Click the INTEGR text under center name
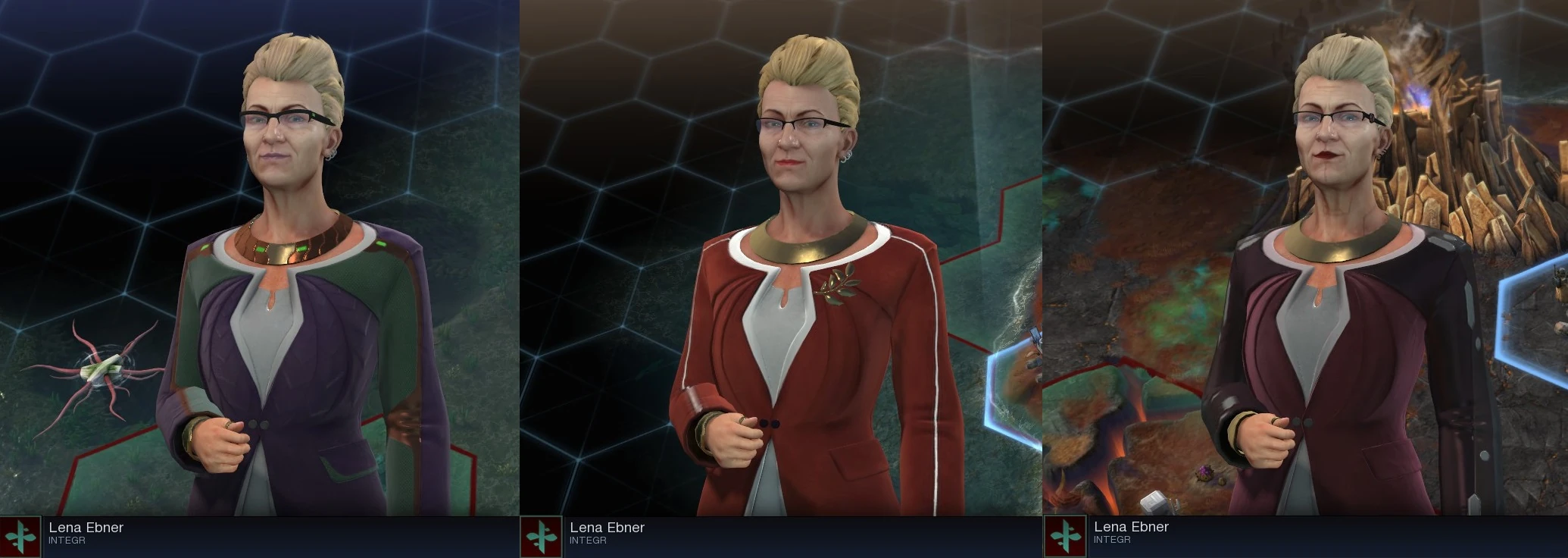 (x=589, y=540)
